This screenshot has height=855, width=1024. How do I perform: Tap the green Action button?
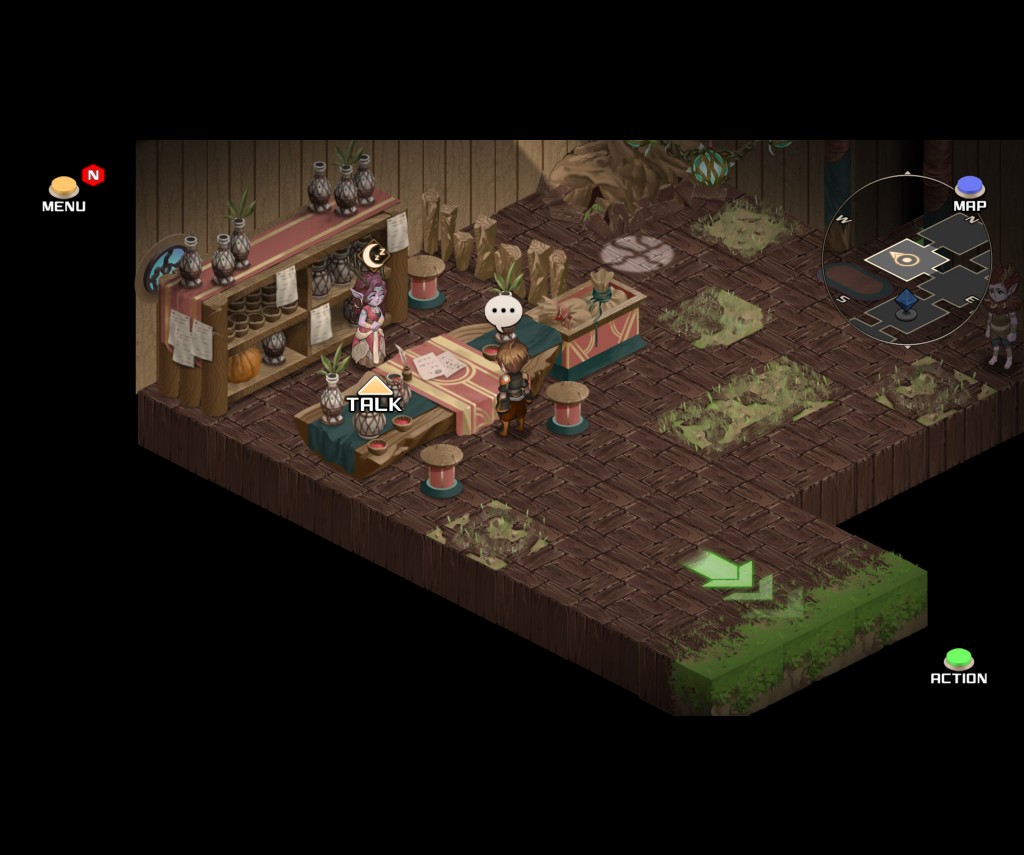click(958, 660)
